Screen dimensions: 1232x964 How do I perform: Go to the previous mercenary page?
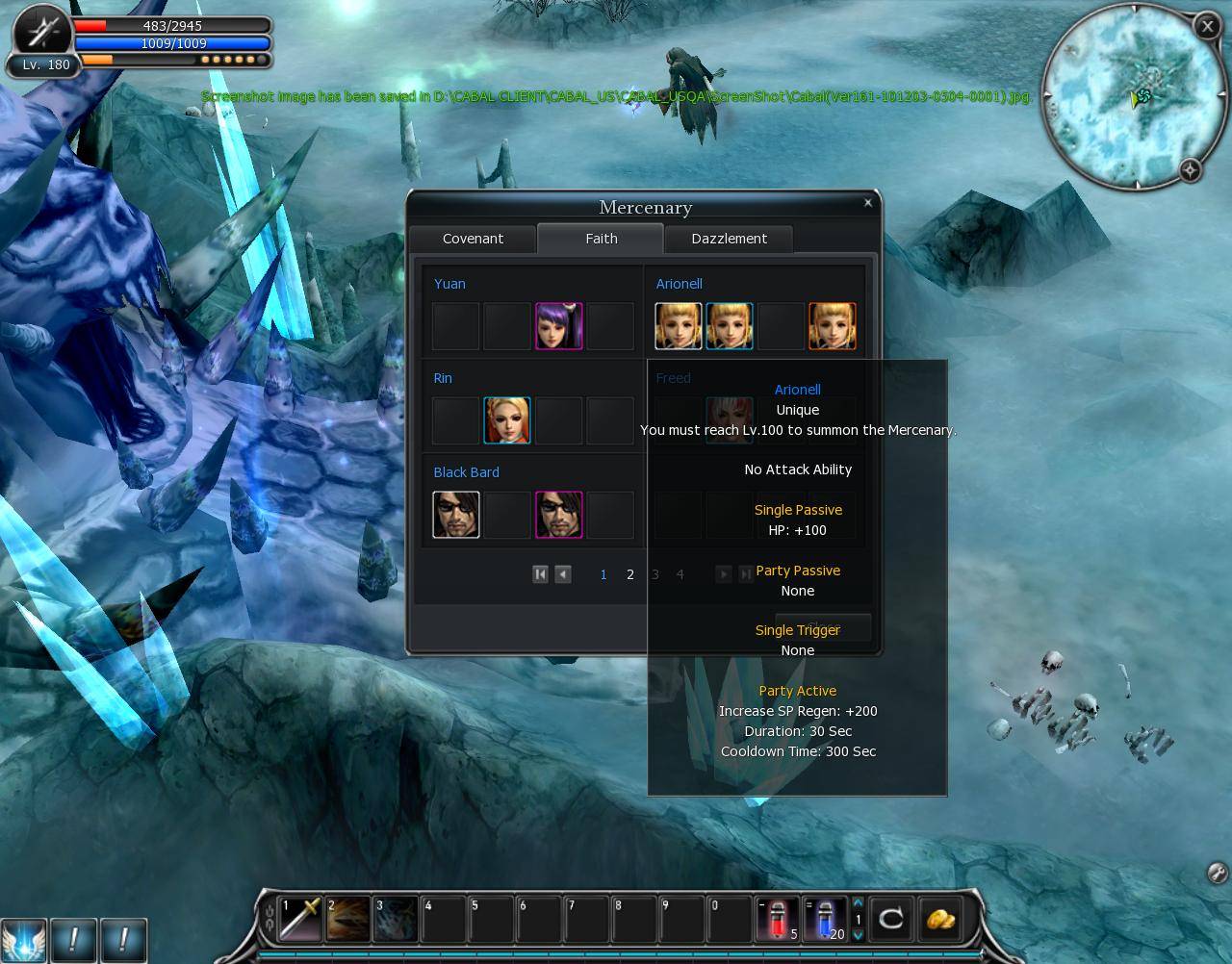[x=563, y=574]
